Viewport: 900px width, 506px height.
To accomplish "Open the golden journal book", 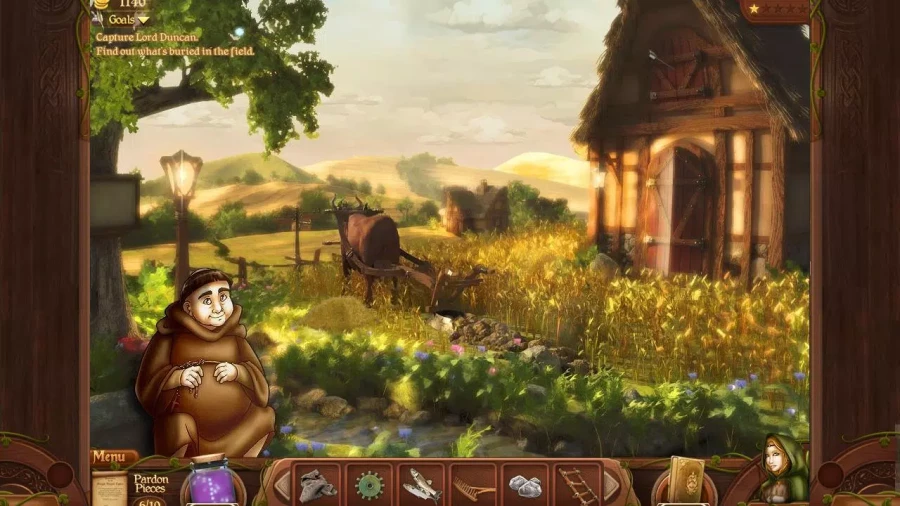I will tap(686, 481).
